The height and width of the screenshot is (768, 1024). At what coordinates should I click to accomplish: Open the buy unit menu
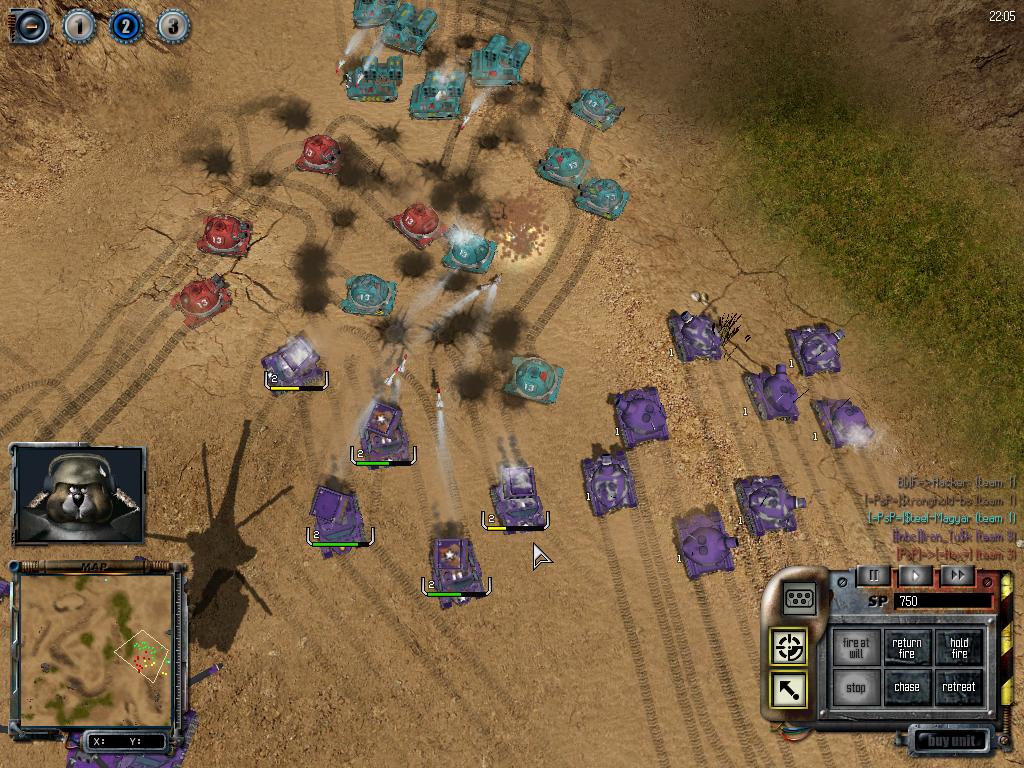coord(950,742)
